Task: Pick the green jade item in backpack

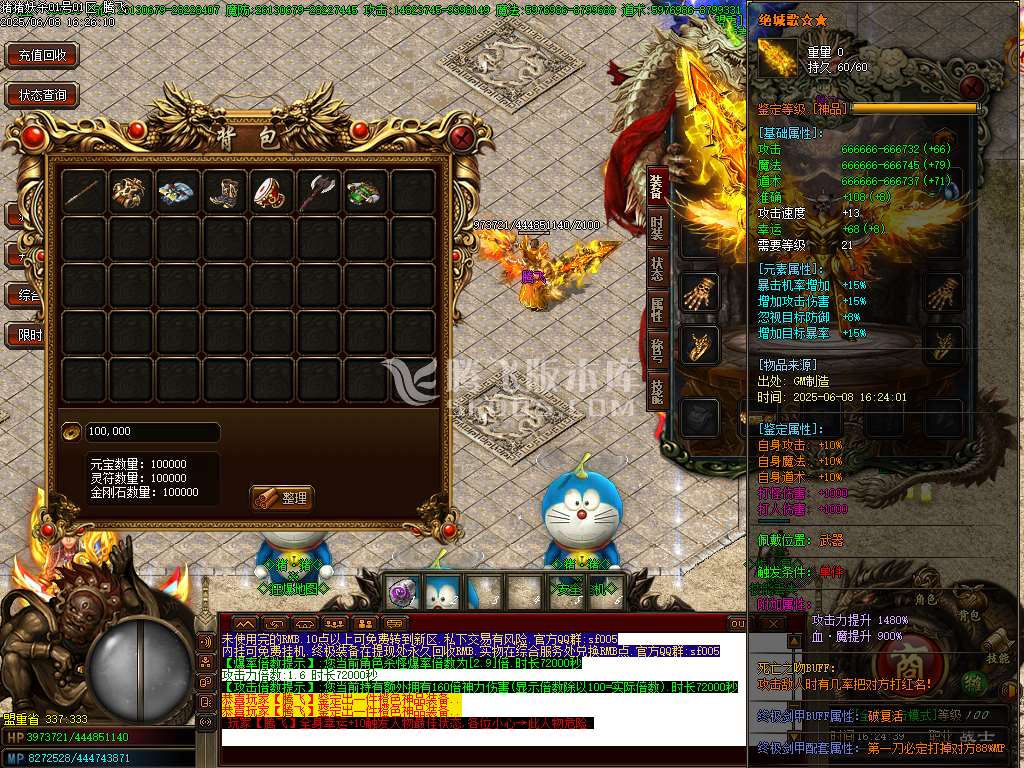Action: (x=366, y=192)
